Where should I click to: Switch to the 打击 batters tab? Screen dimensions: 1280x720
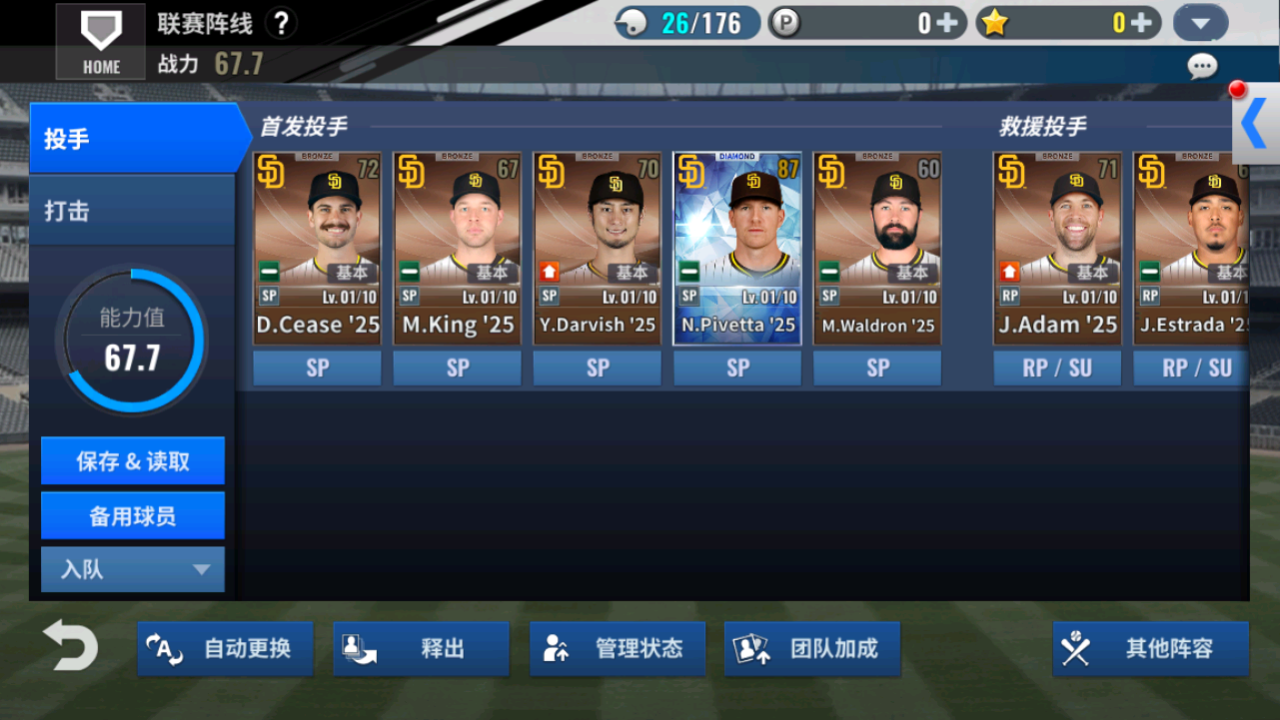[133, 211]
